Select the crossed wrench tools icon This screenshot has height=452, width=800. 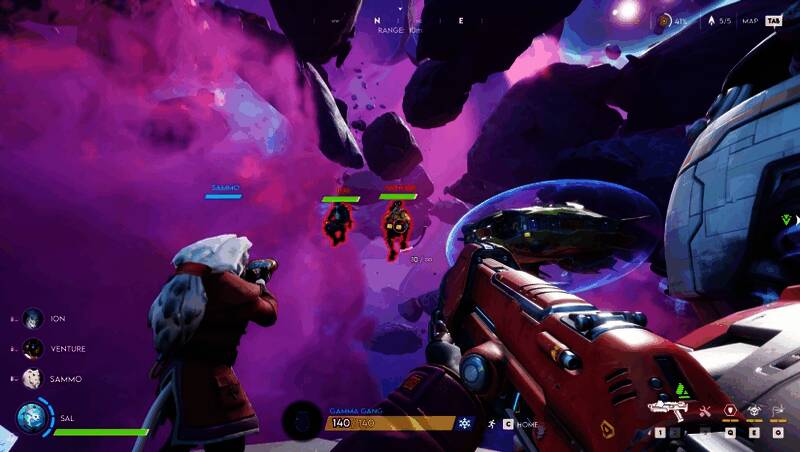click(705, 410)
